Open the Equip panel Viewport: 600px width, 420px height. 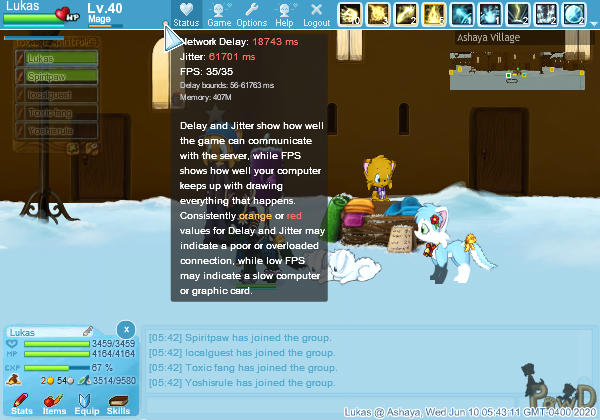coord(86,401)
